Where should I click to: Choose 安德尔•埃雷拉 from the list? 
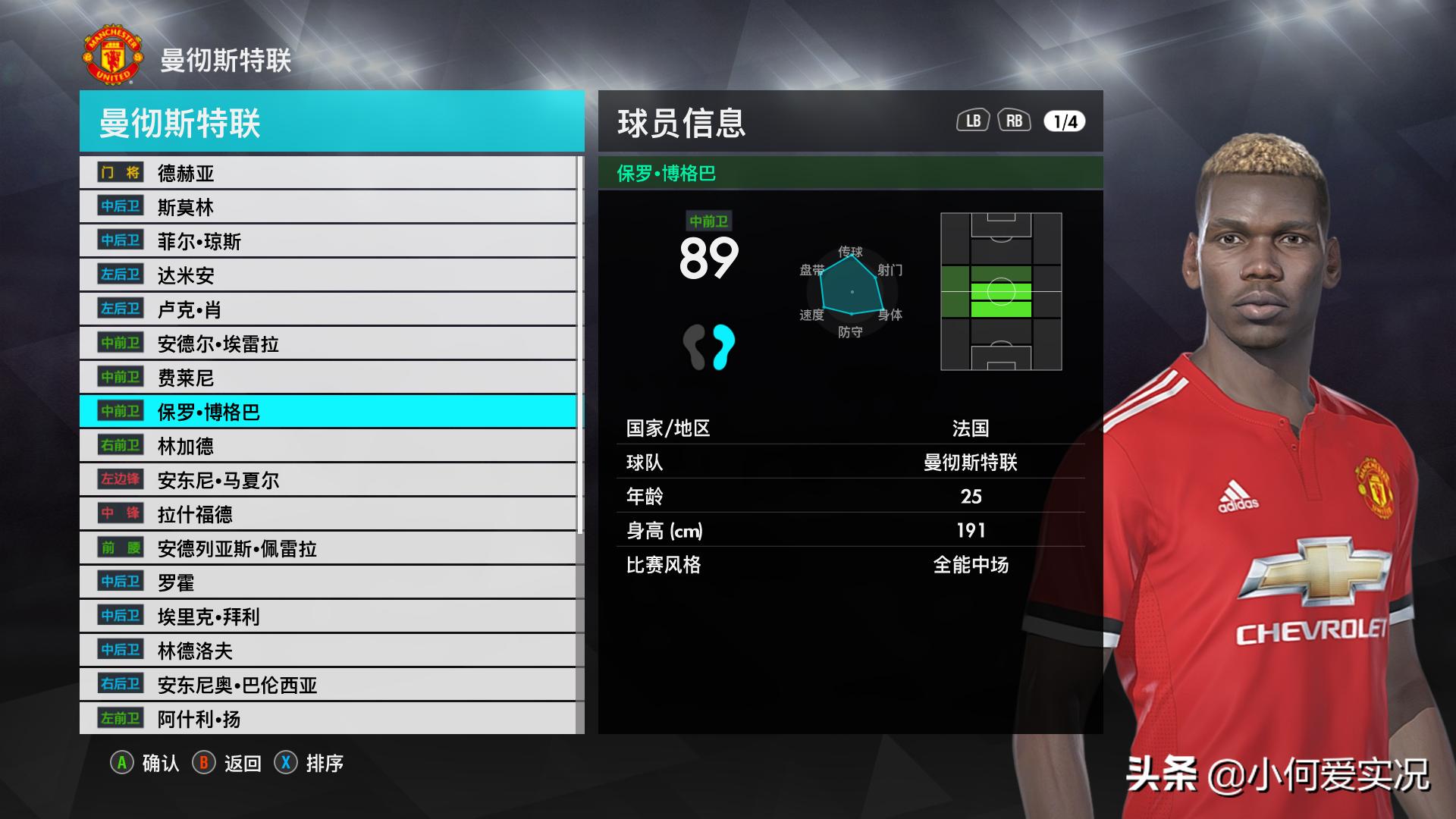[x=328, y=344]
